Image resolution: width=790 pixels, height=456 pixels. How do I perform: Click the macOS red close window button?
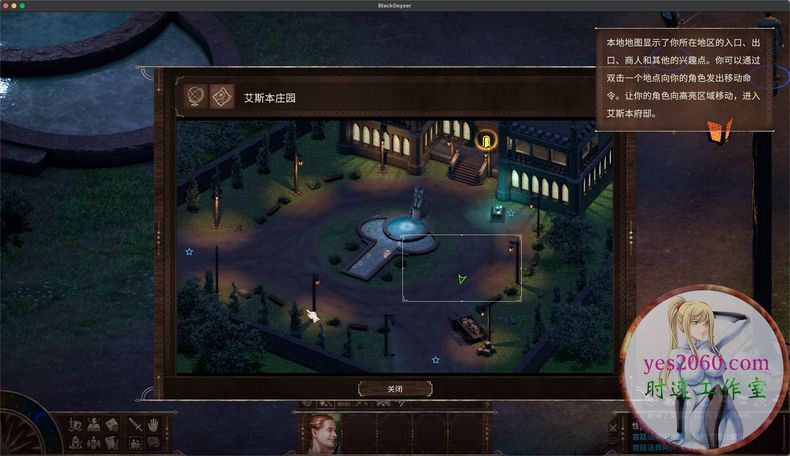pos(8,6)
